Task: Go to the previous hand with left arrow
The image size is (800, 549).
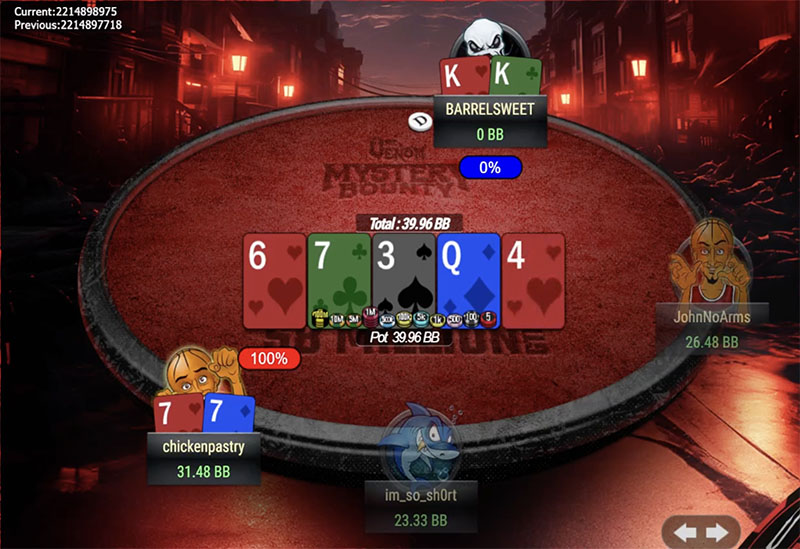Action: [686, 530]
